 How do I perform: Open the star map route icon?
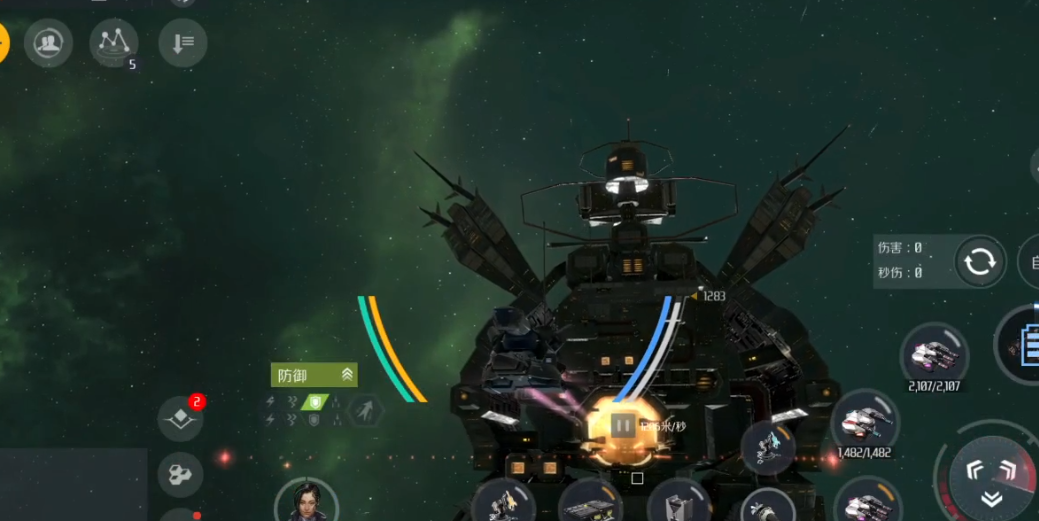(114, 43)
